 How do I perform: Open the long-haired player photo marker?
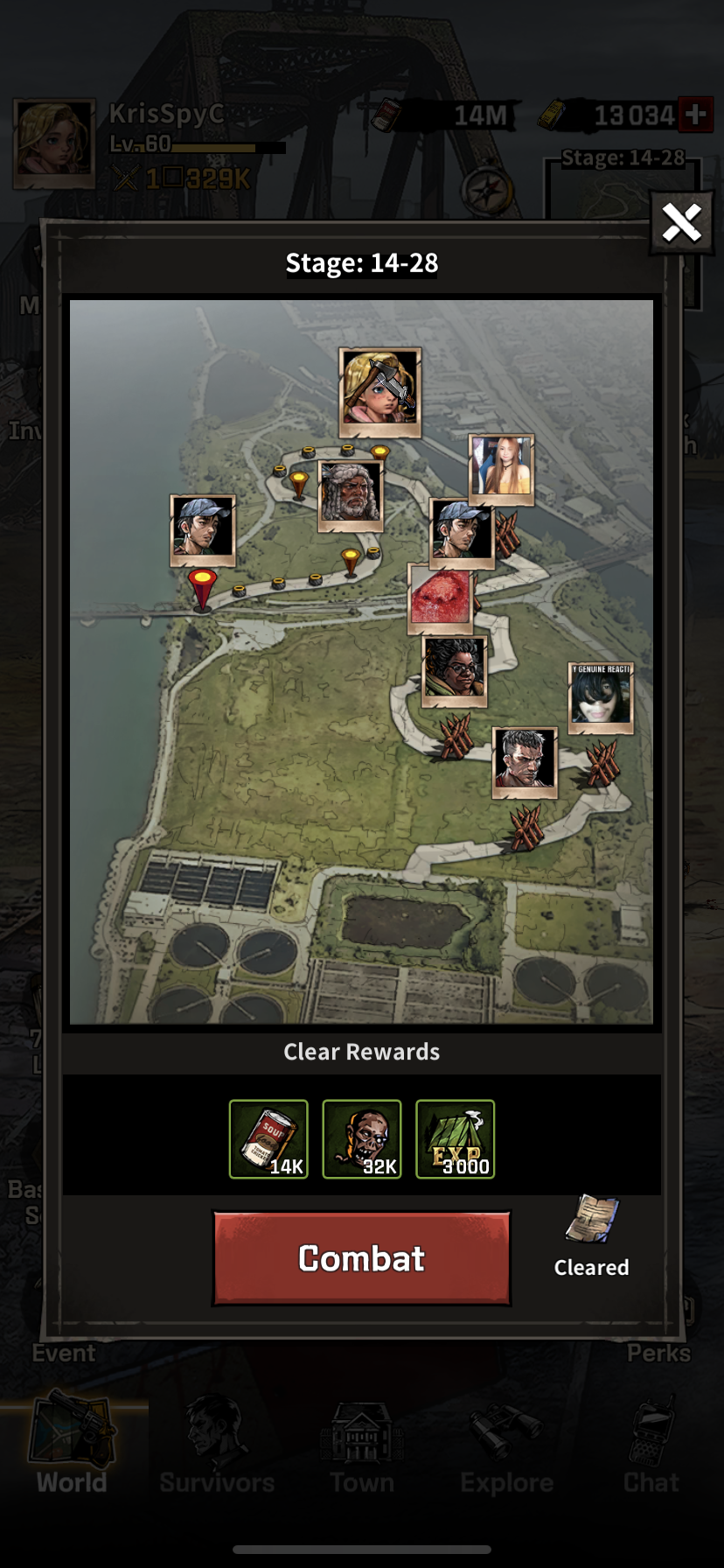501,468
